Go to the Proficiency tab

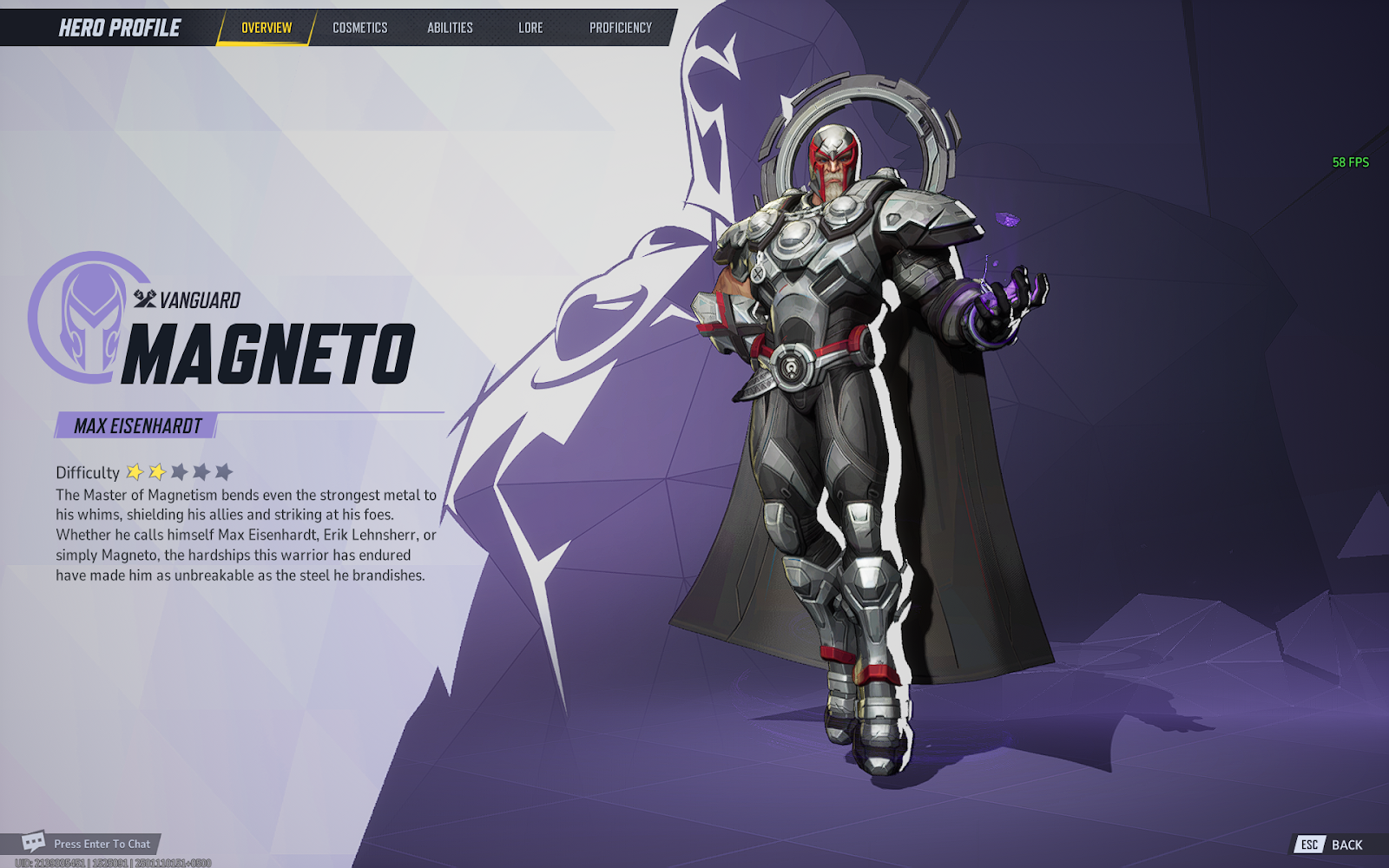coord(620,28)
